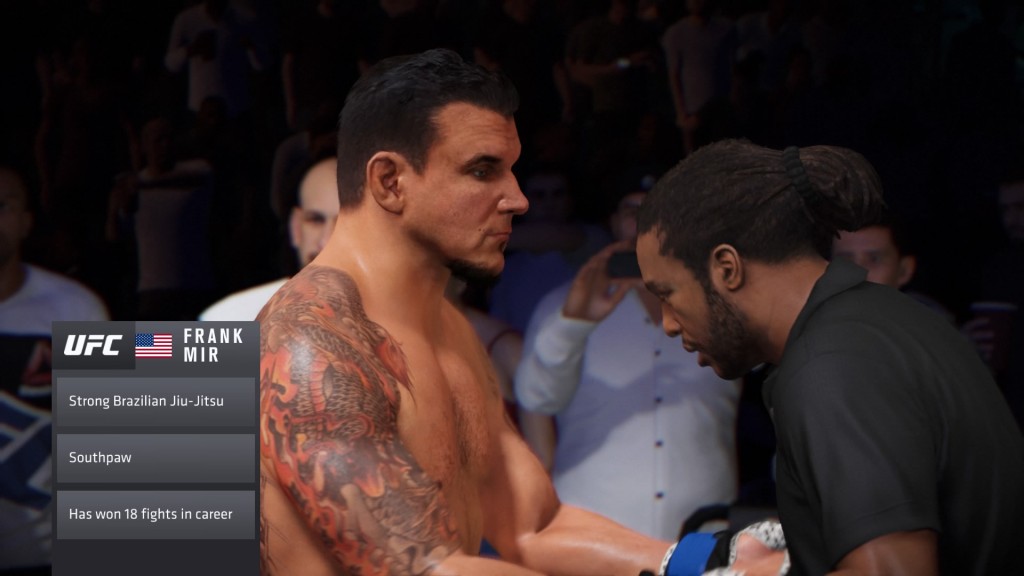Select the Strong Brazilian Jiu-Jitsu row
Screen dimensions: 1024x576
[x=155, y=401]
